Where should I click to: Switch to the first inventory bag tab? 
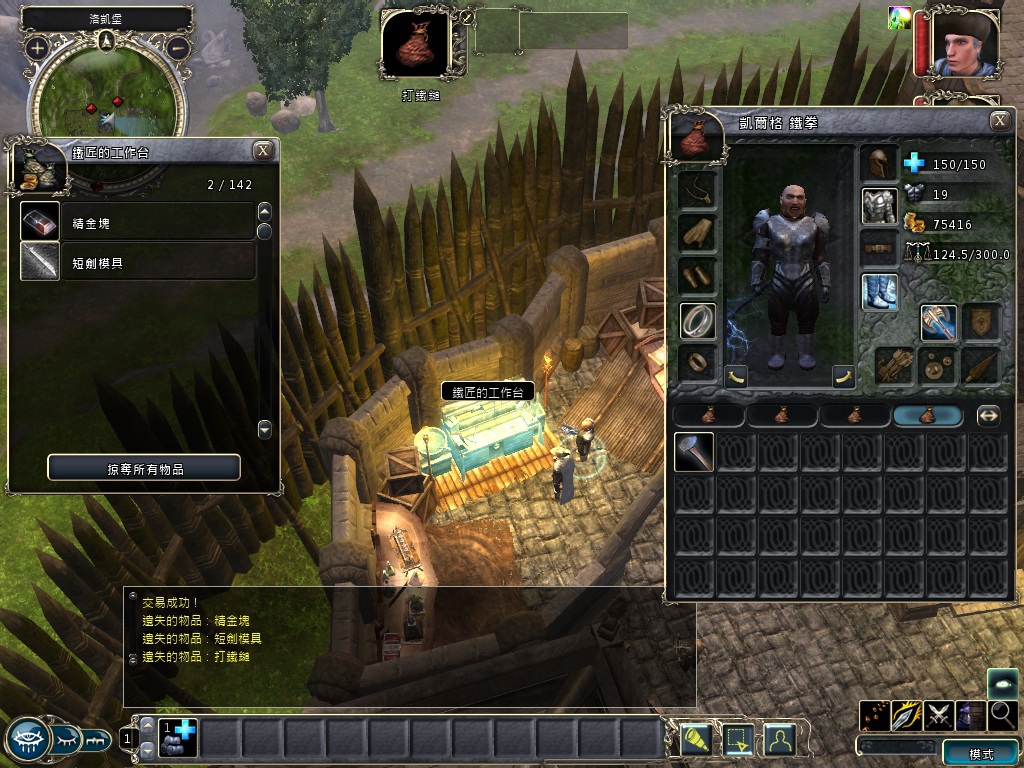point(709,416)
